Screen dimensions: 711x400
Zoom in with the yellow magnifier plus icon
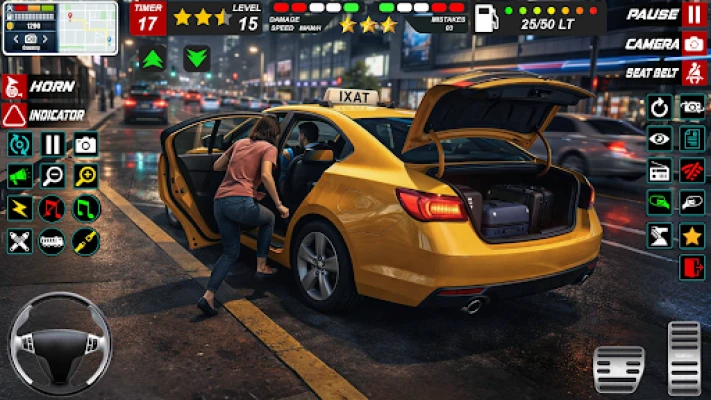(x=86, y=176)
